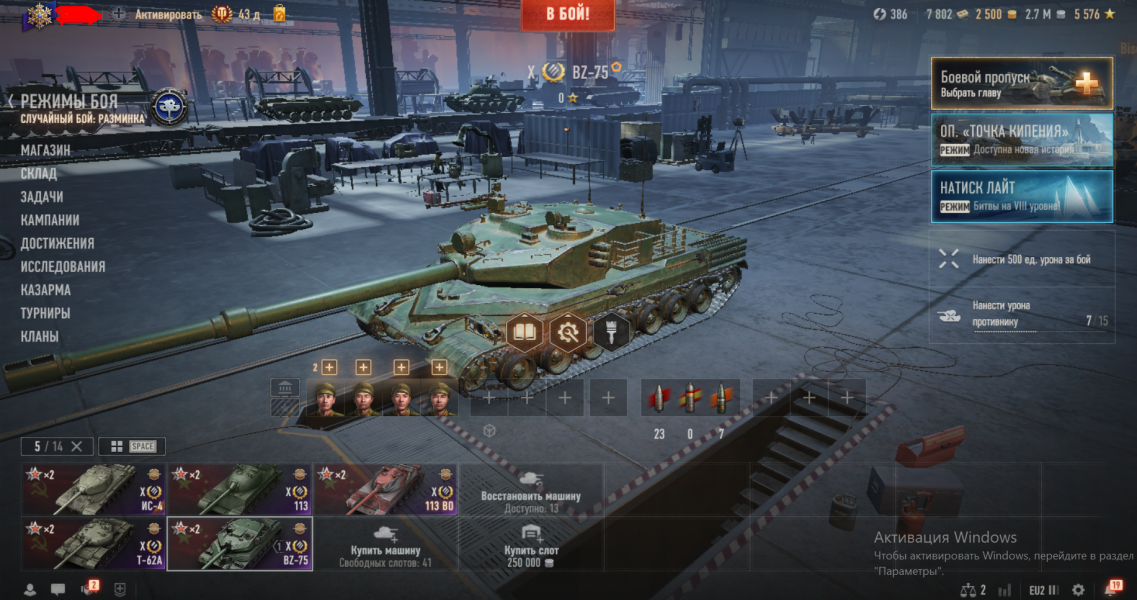Choose the 113 BO tank in the carousel
This screenshot has height=600, width=1137.
tap(386, 488)
